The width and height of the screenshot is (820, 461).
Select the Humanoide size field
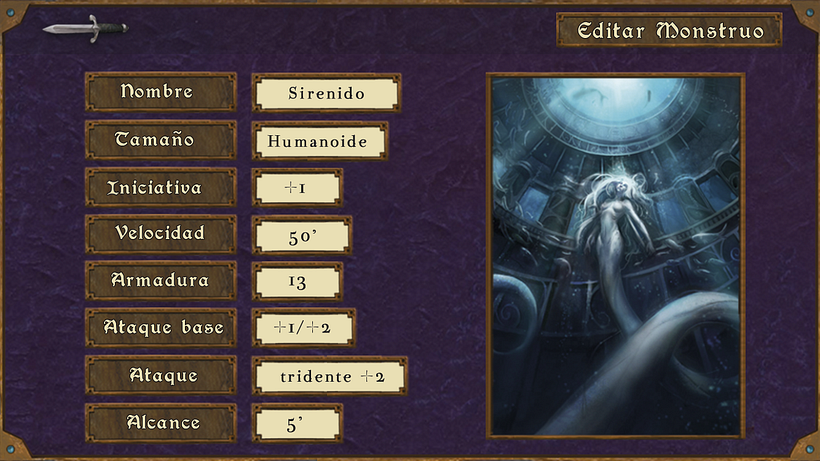[x=320, y=141]
